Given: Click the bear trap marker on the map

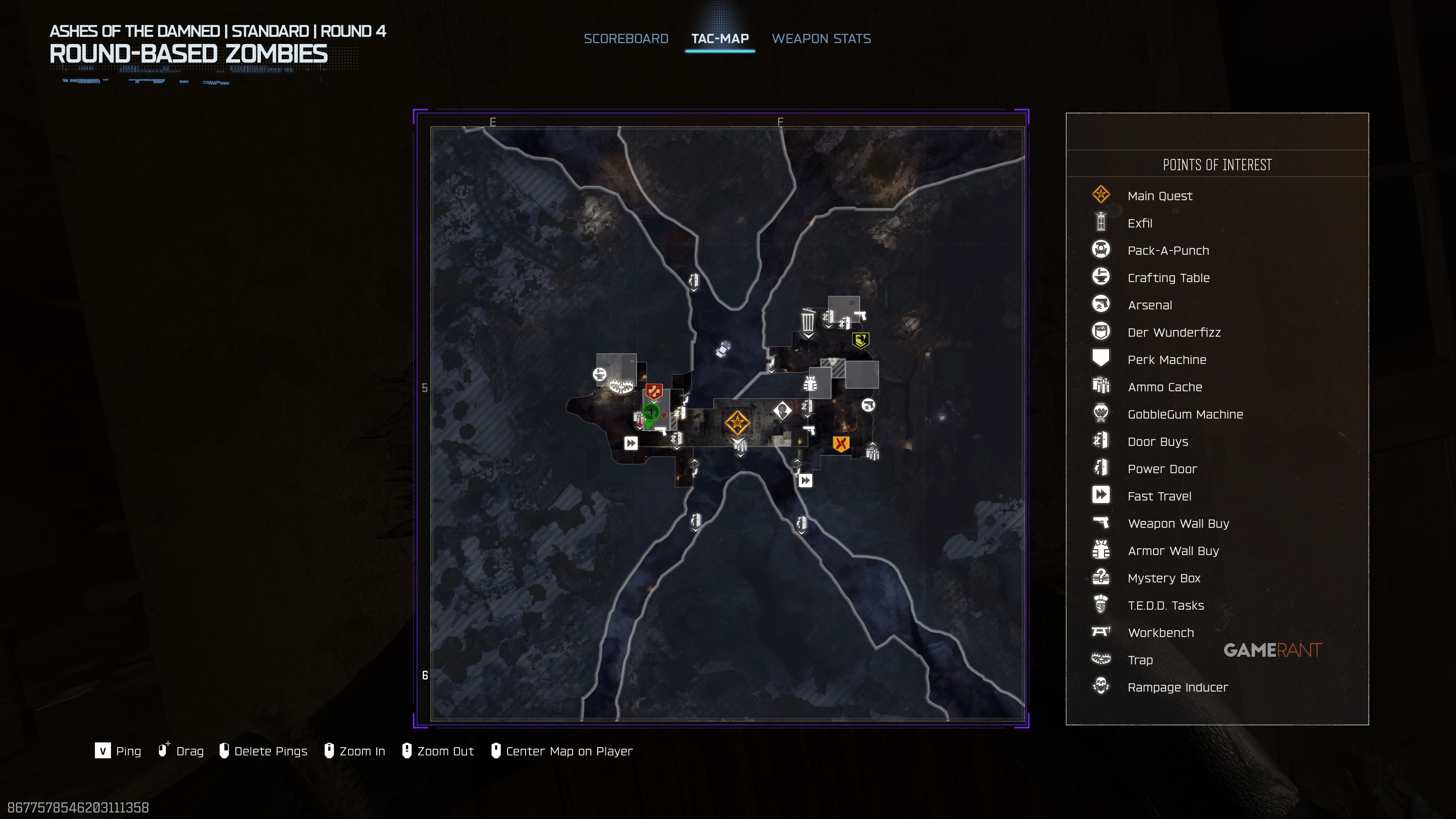Looking at the screenshot, I should point(621,387).
